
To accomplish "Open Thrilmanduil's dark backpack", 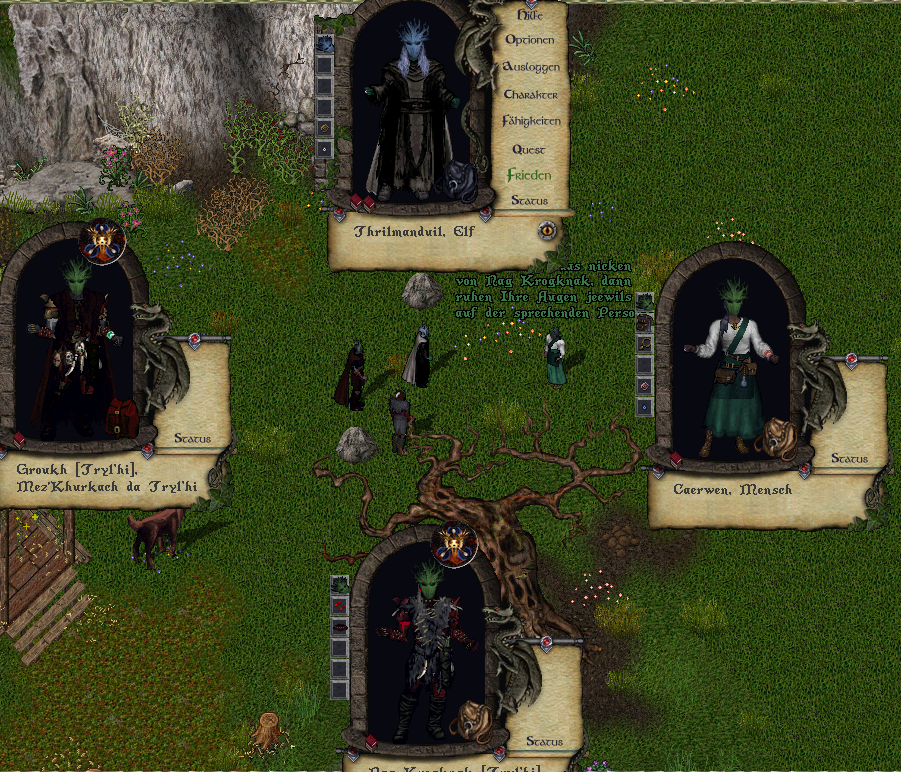I will point(462,181).
